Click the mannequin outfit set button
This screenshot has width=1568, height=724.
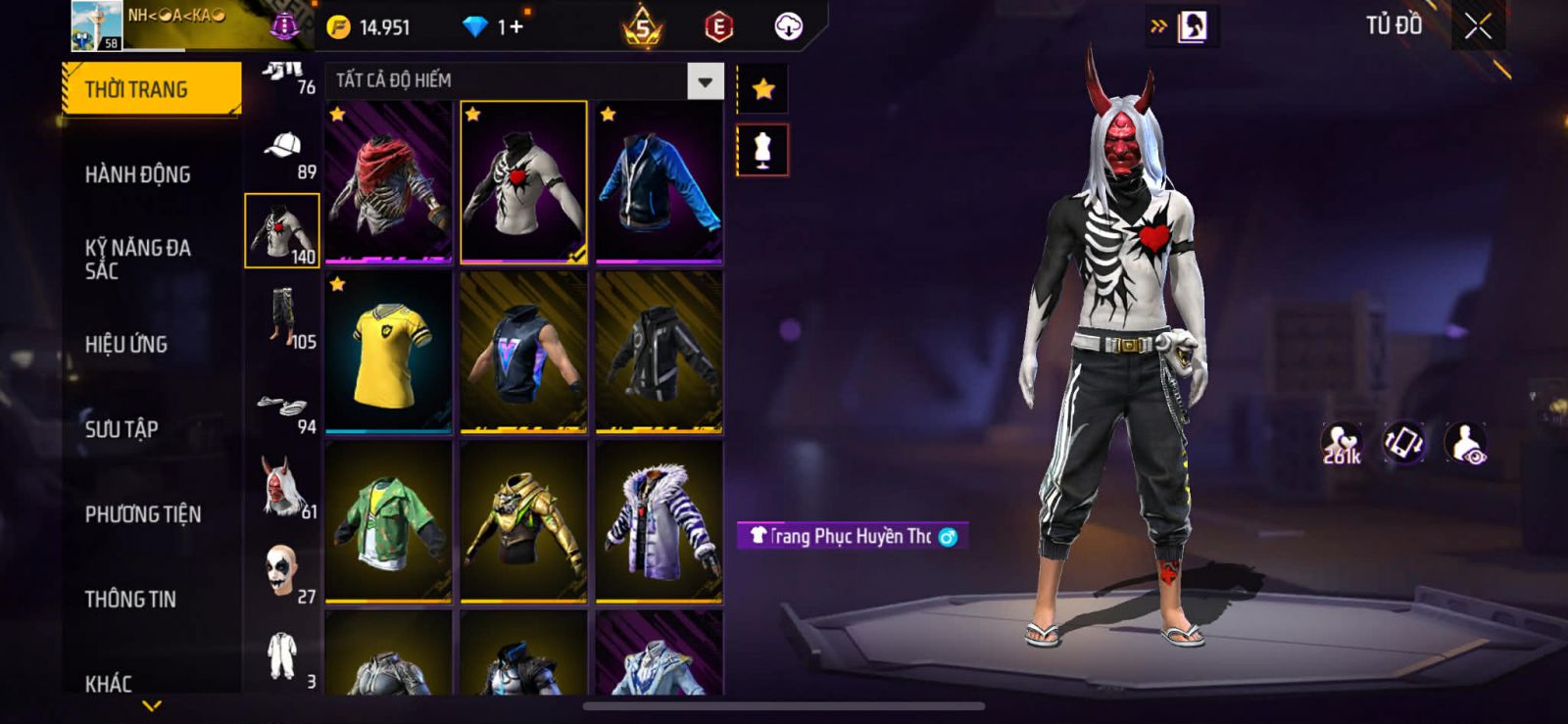click(763, 151)
